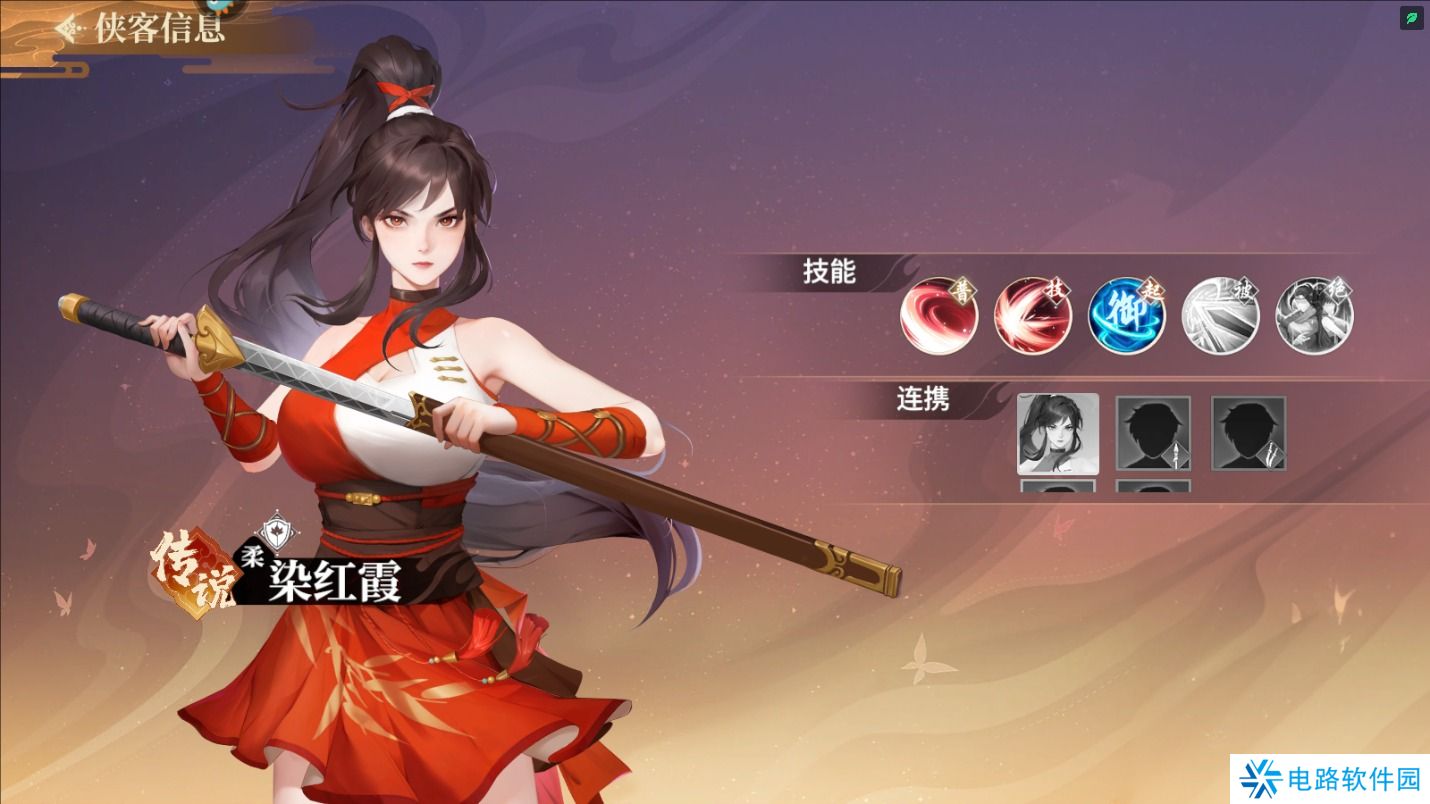Viewport: 1430px width, 804px height.
Task: Click the back arrow beside 侠客信息
Action: 66,28
